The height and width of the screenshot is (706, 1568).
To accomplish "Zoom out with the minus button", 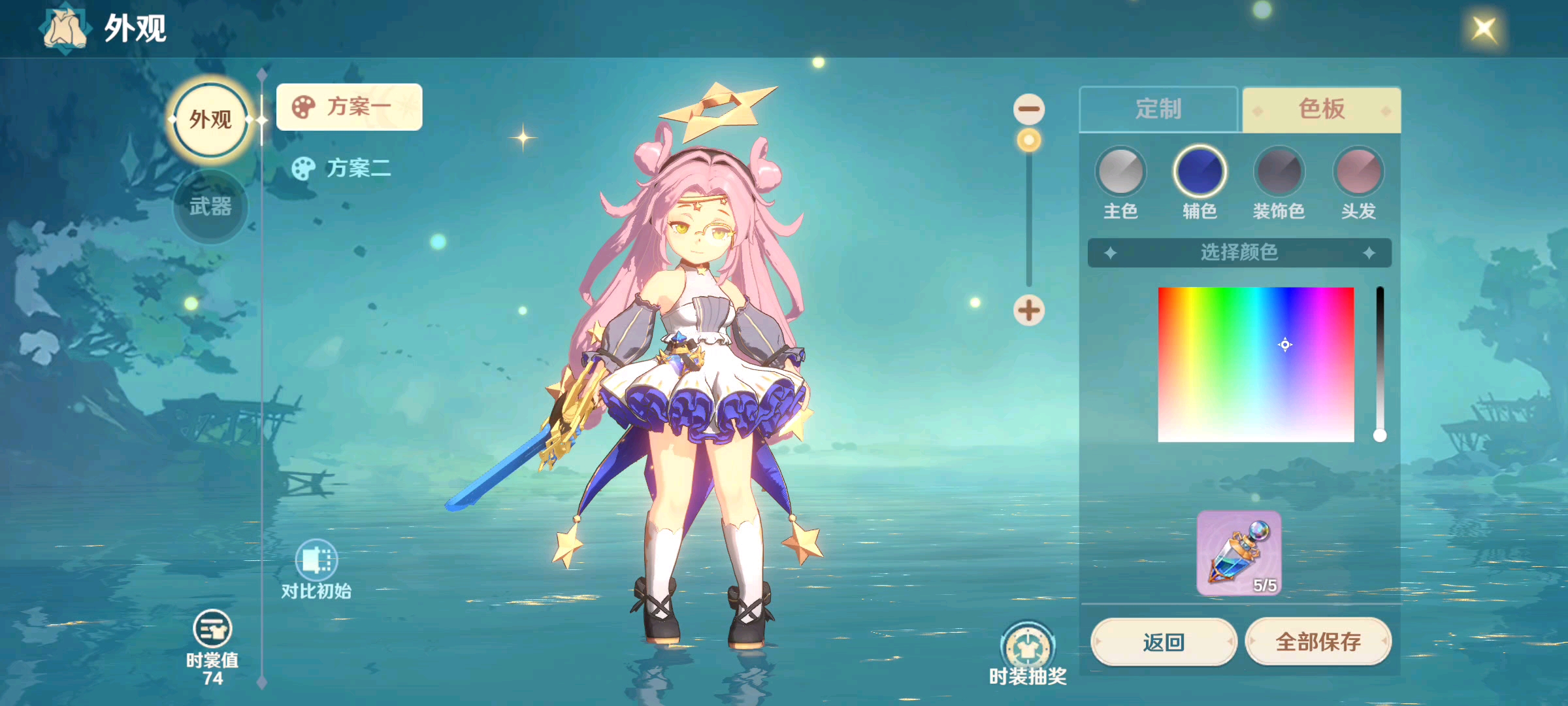I will click(1028, 109).
